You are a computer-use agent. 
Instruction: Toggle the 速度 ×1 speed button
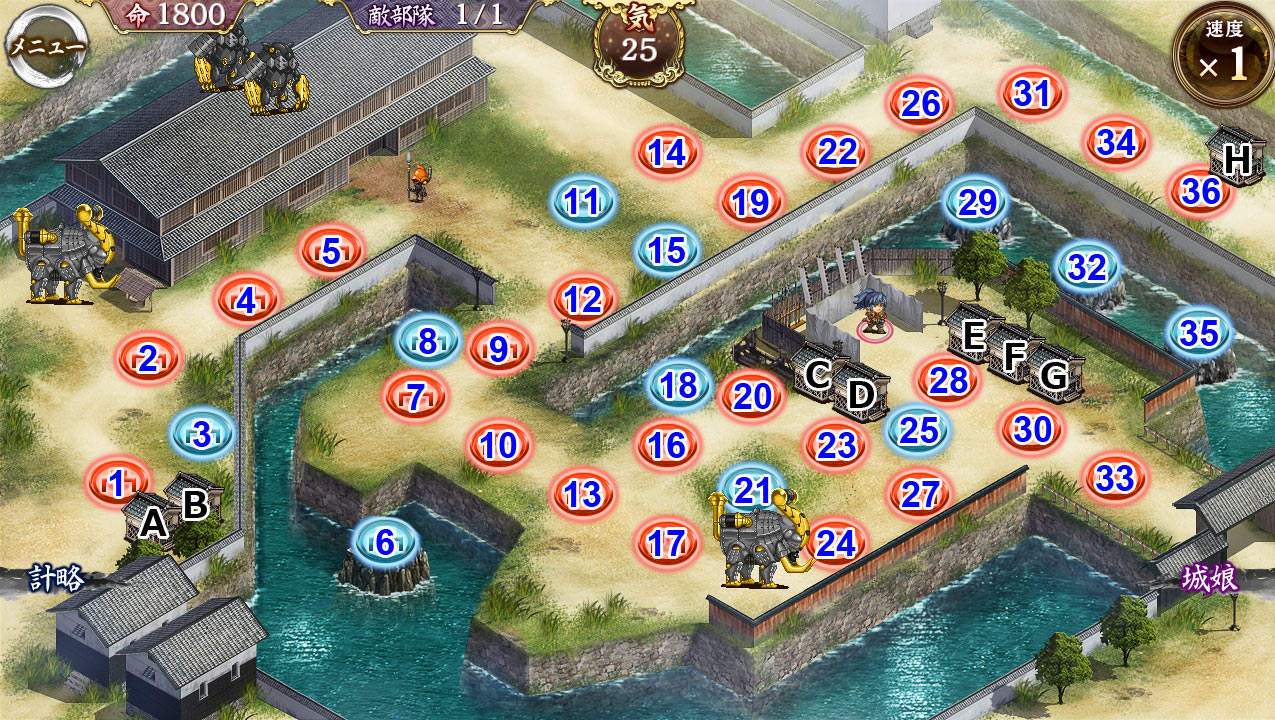pyautogui.click(x=1224, y=55)
